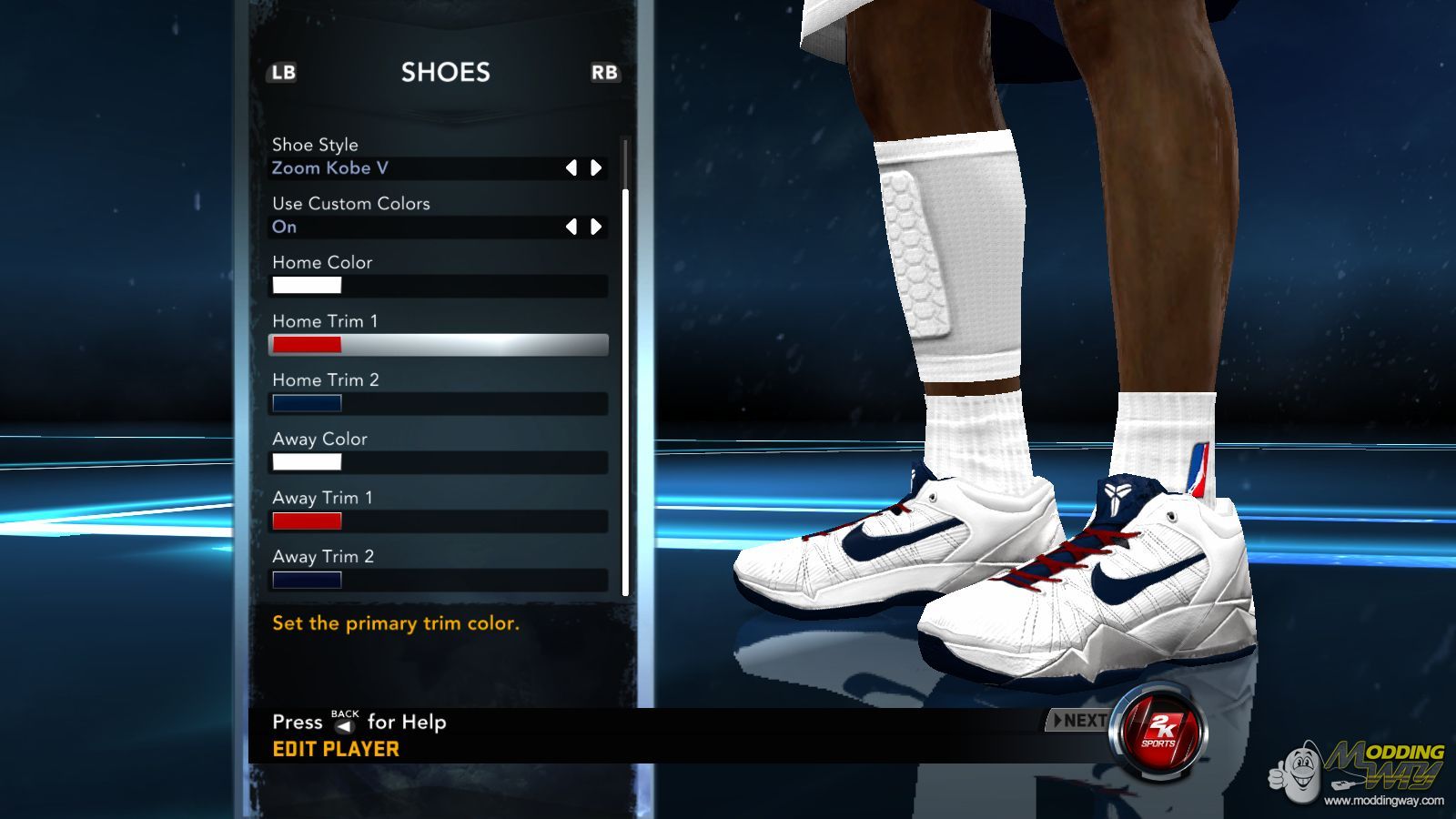Select next shoe style with right arrow
Viewport: 1456px width, 819px height.
pyautogui.click(x=596, y=167)
